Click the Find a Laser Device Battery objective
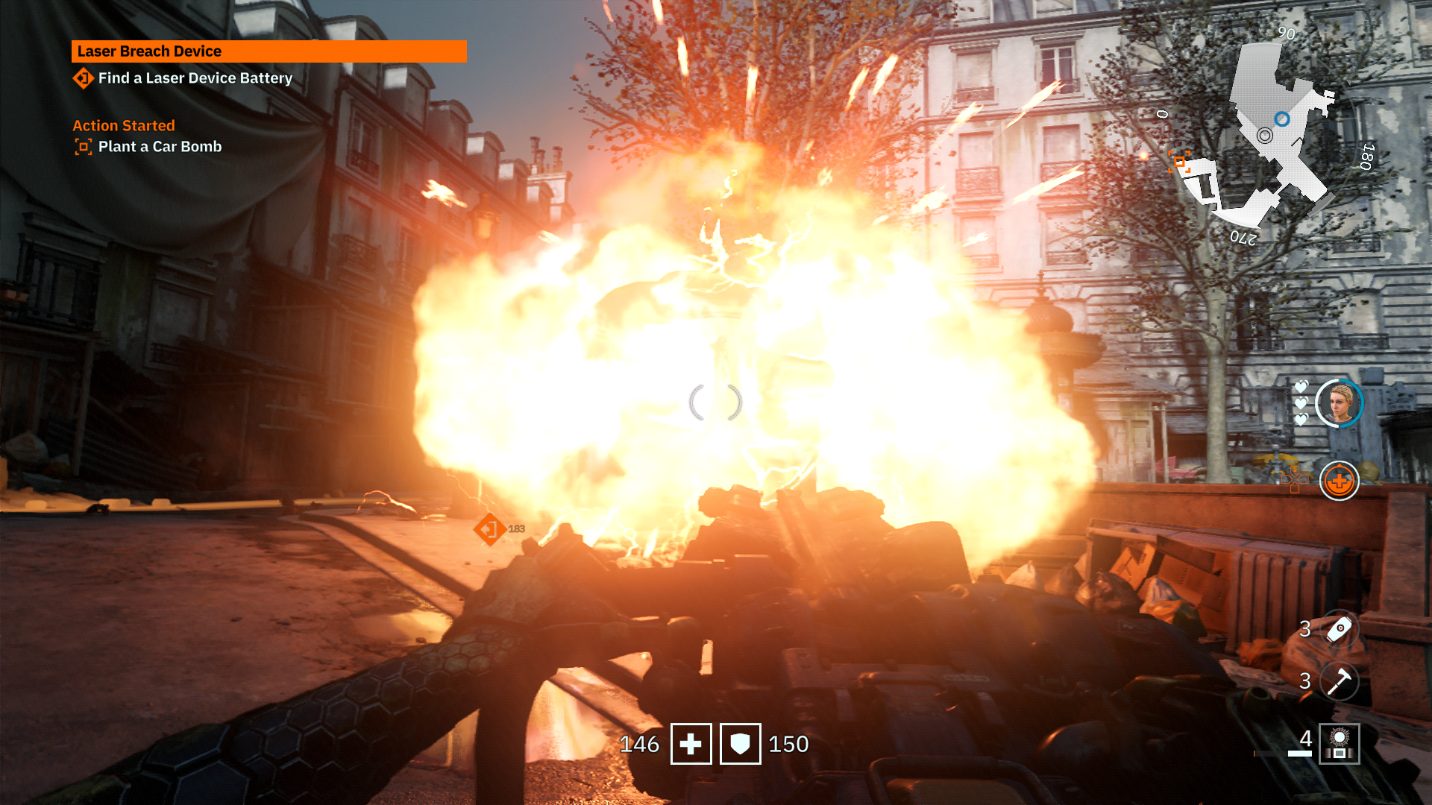The width and height of the screenshot is (1432, 805). pos(195,78)
